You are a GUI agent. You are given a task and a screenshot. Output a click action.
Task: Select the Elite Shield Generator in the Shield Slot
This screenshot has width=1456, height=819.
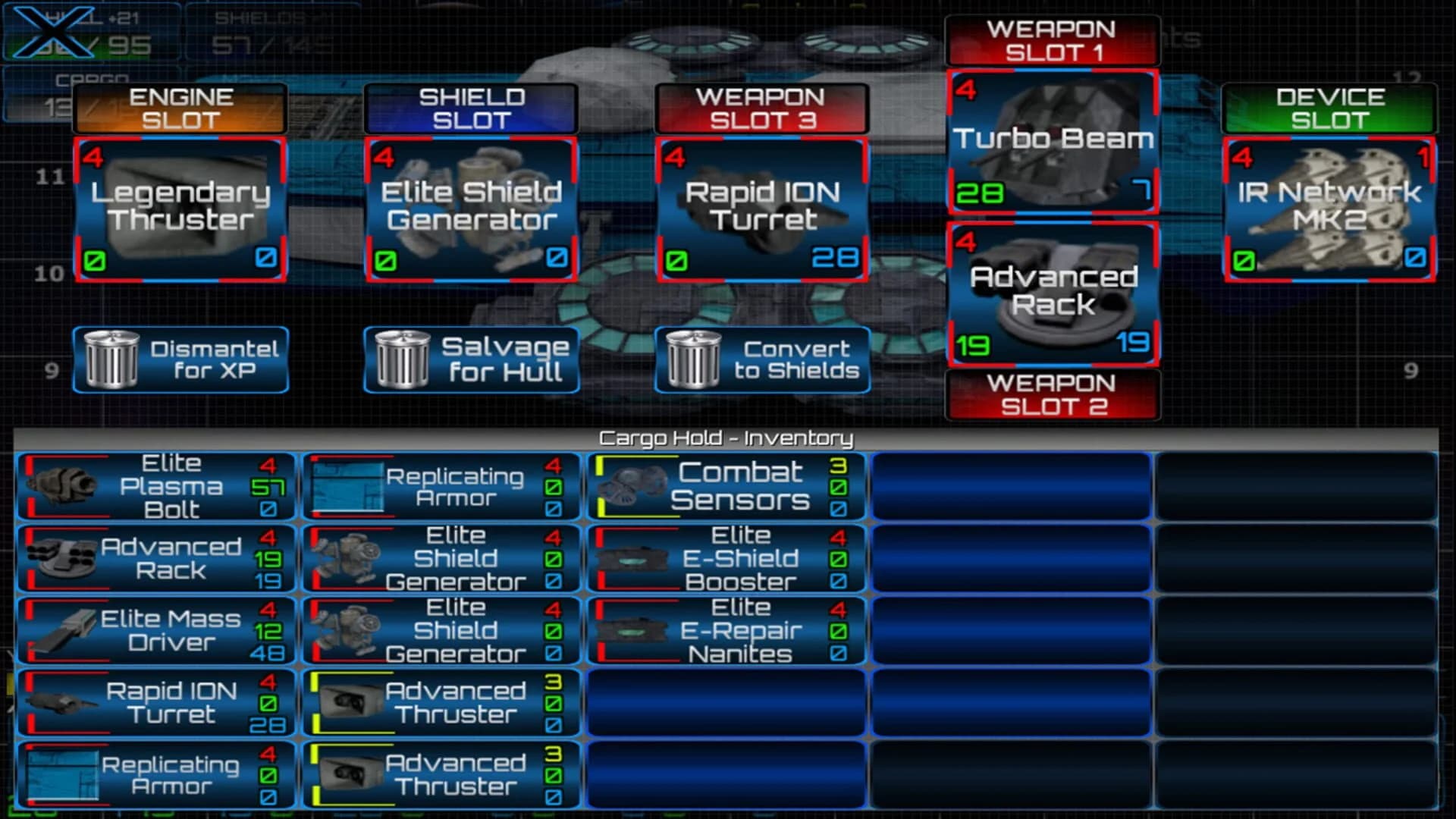point(471,209)
